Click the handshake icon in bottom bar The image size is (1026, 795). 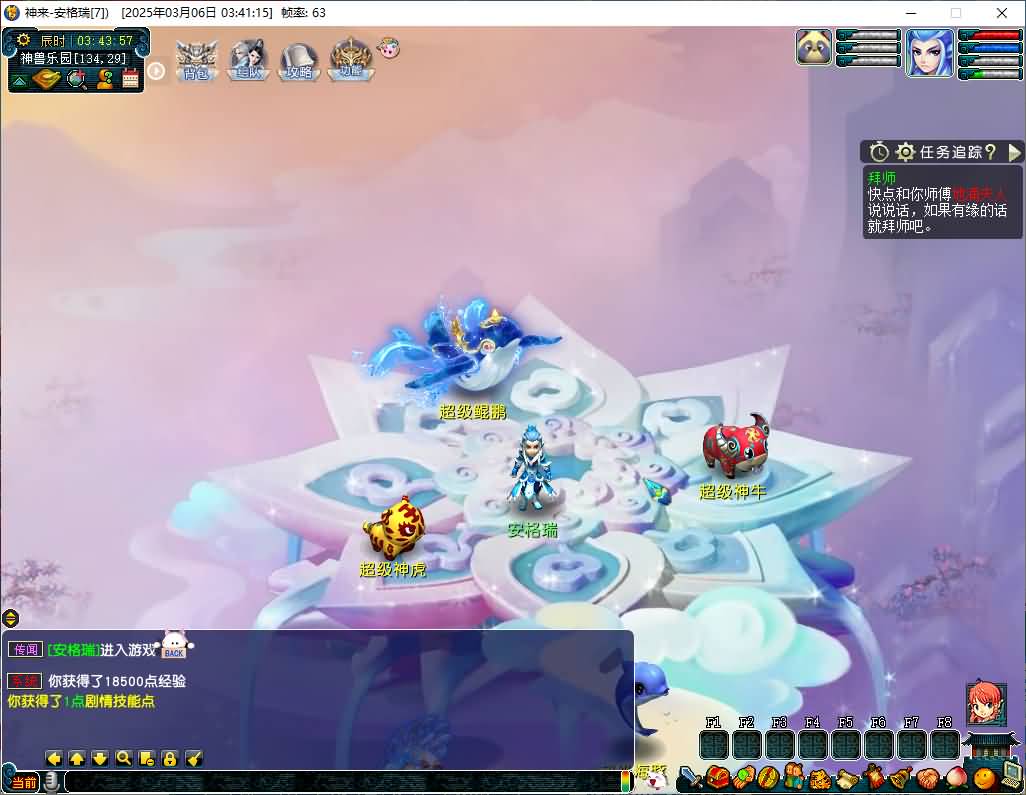pyautogui.click(x=927, y=777)
